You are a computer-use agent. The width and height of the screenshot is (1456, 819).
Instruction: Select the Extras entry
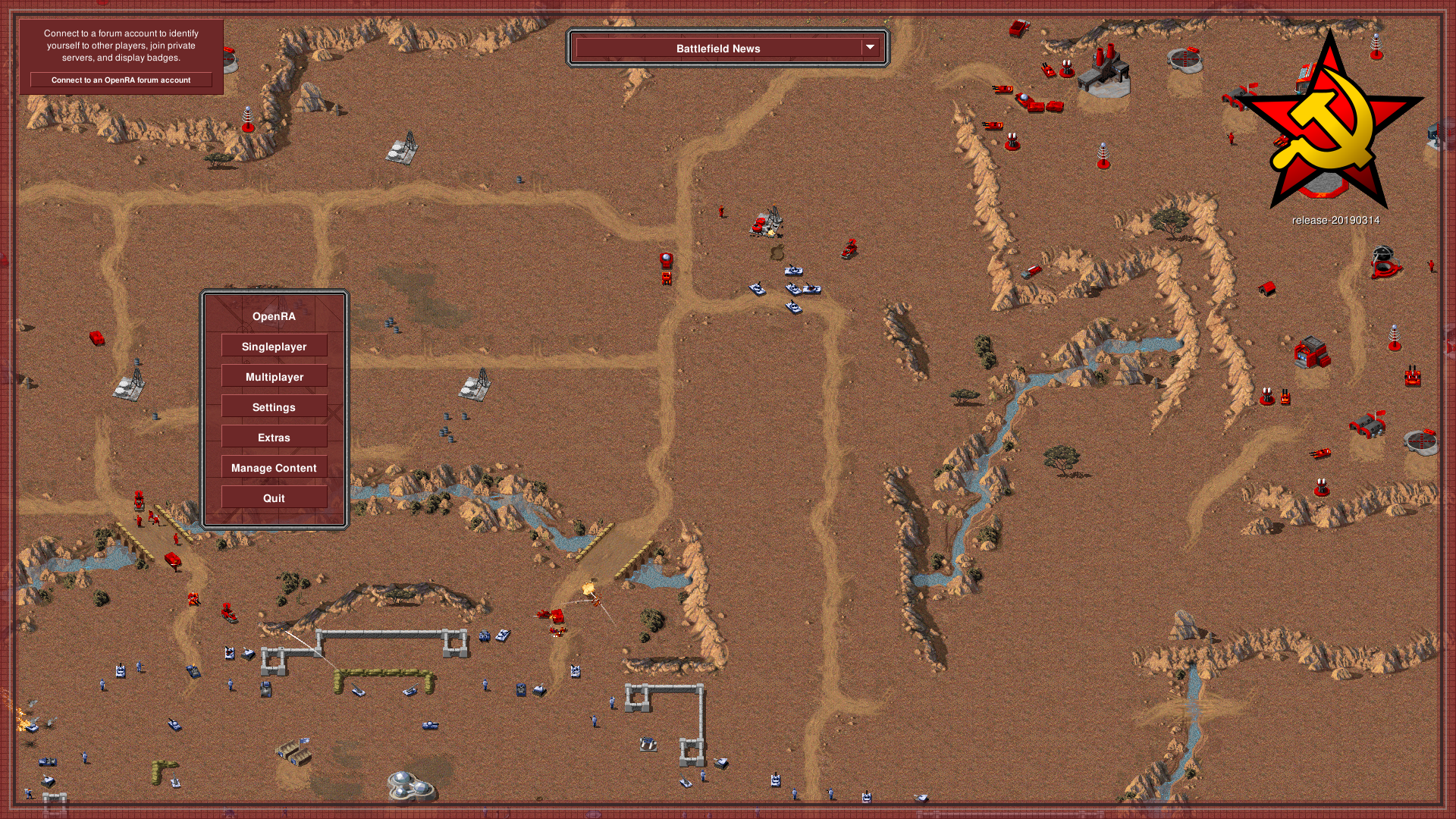coord(274,438)
